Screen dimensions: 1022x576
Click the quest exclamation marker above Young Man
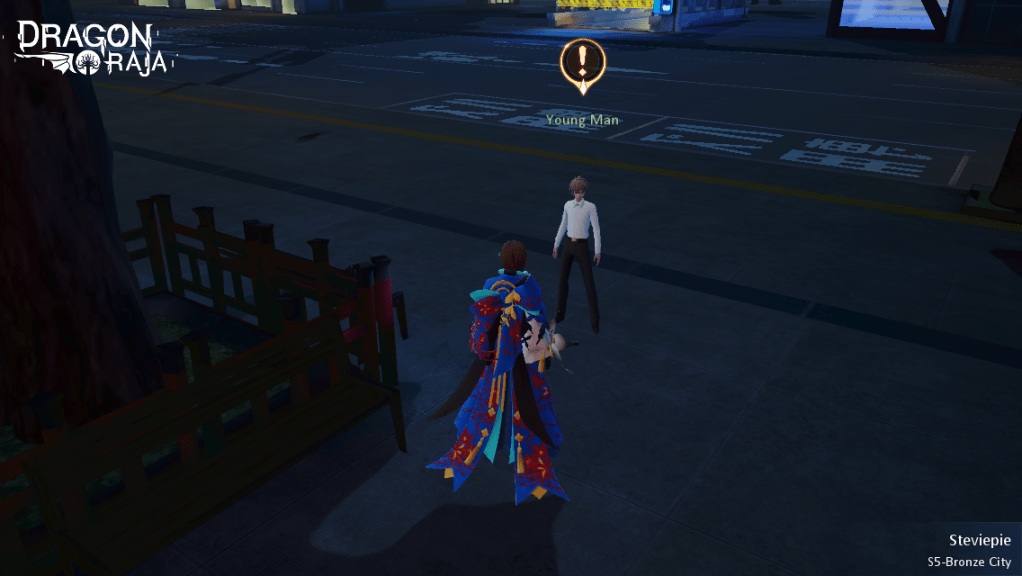pyautogui.click(x=580, y=64)
